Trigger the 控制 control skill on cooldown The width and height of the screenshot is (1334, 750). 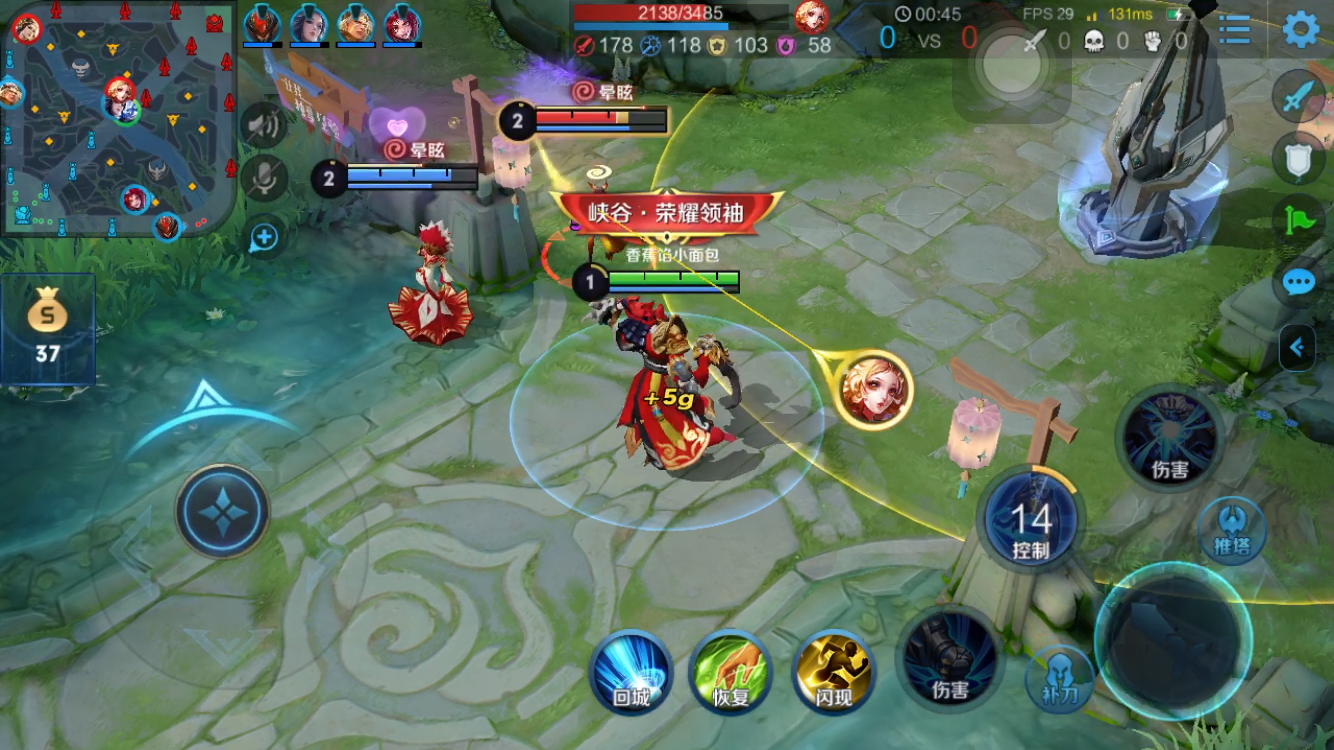coord(1031,520)
